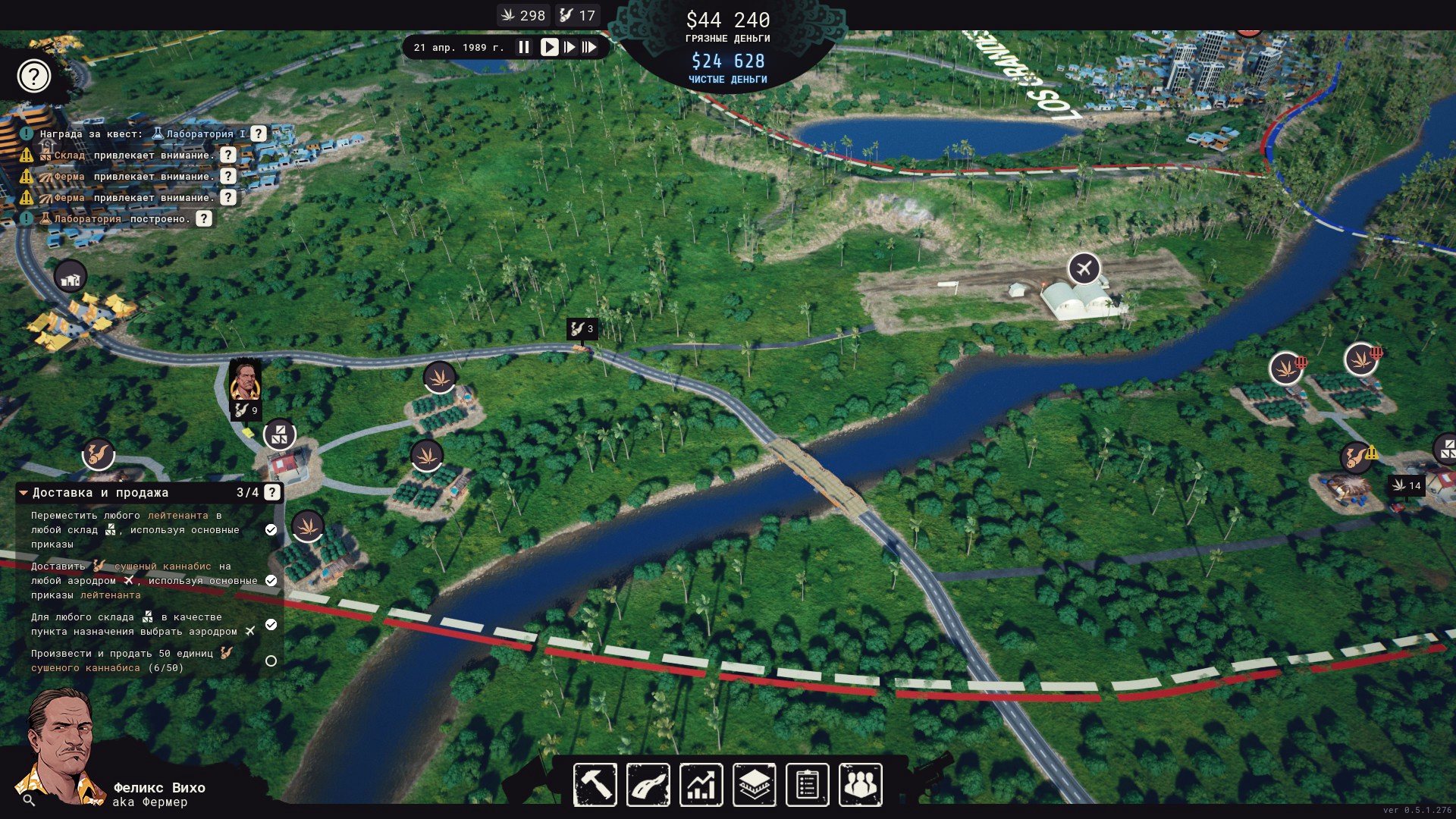The height and width of the screenshot is (819, 1456).
Task: Open the hammer build menu
Action: (x=595, y=785)
